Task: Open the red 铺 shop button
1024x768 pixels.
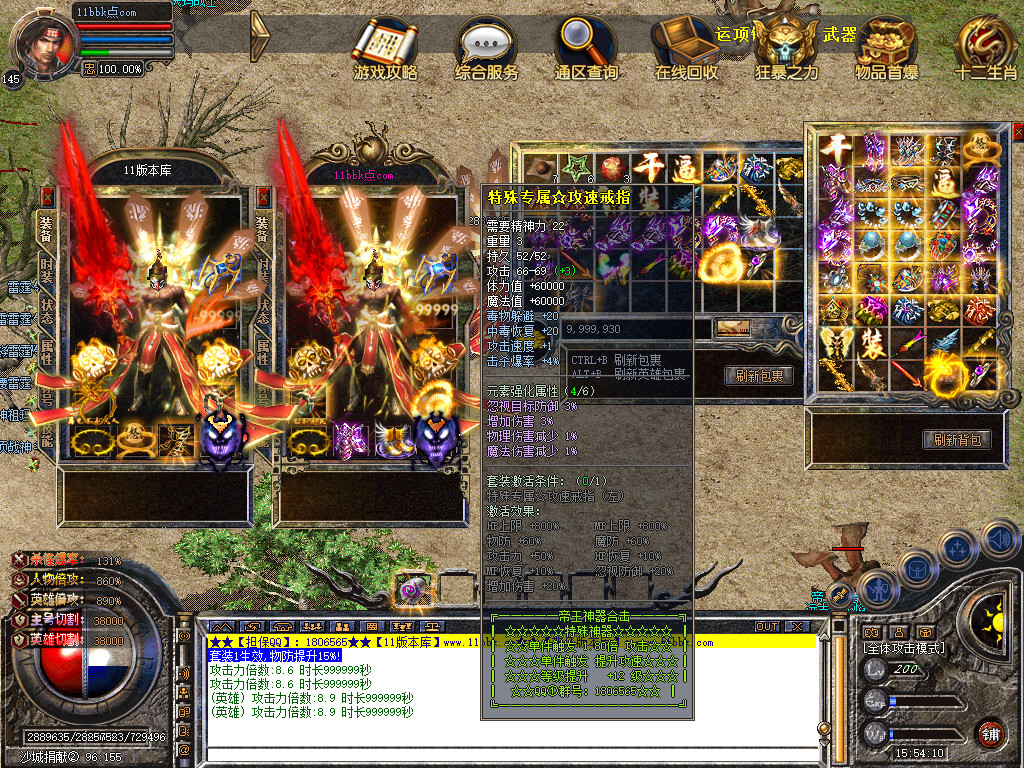Action: click(x=990, y=733)
